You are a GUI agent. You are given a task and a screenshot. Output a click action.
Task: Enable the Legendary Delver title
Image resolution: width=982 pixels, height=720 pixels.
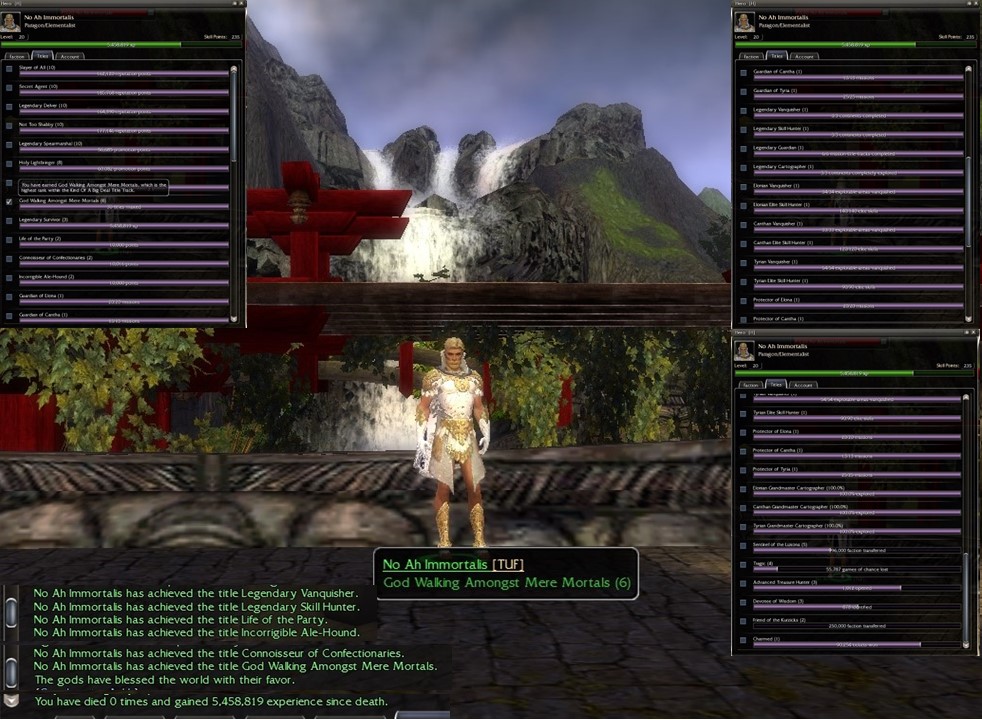[x=10, y=106]
